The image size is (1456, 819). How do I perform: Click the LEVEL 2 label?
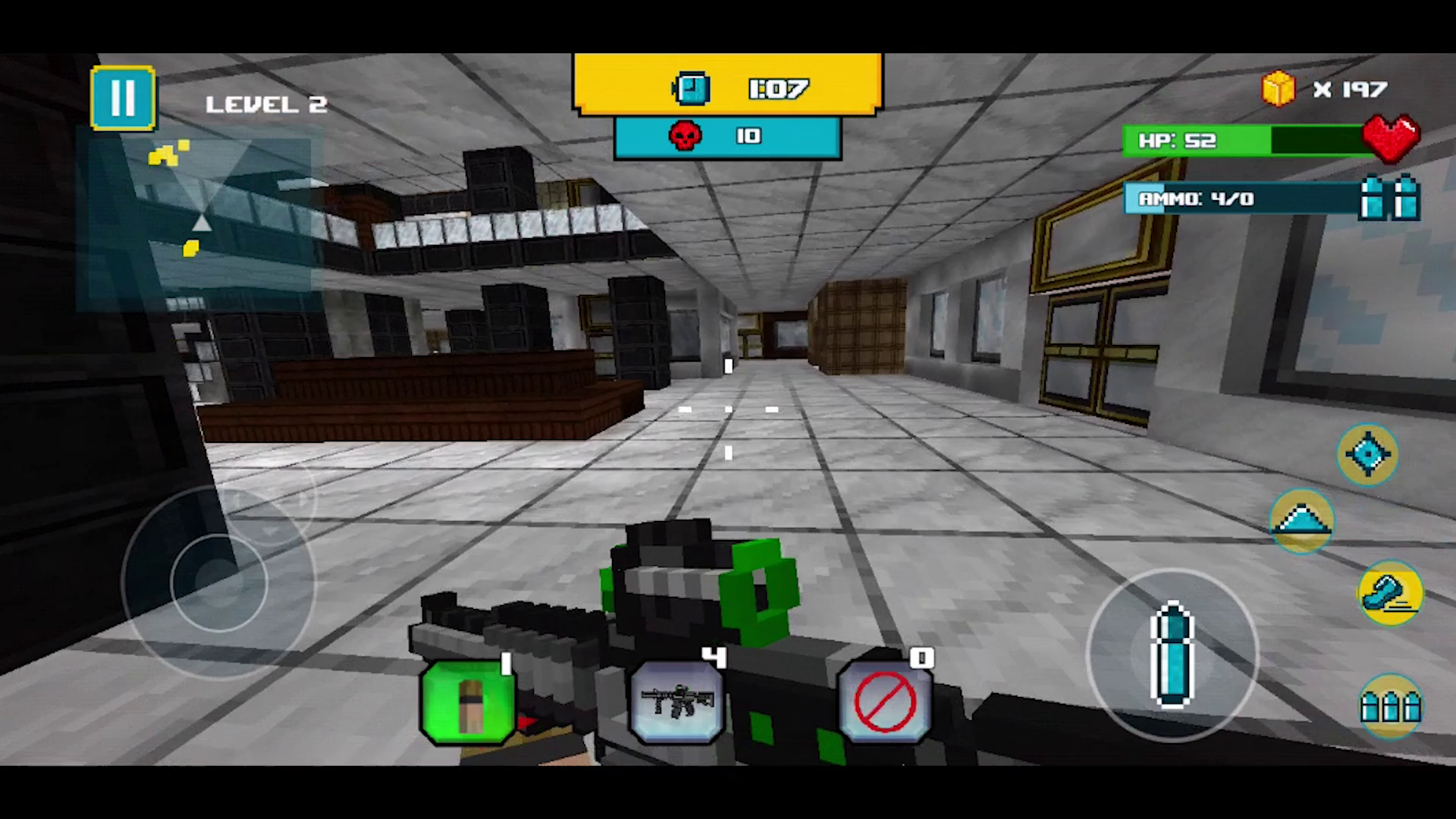click(x=265, y=103)
